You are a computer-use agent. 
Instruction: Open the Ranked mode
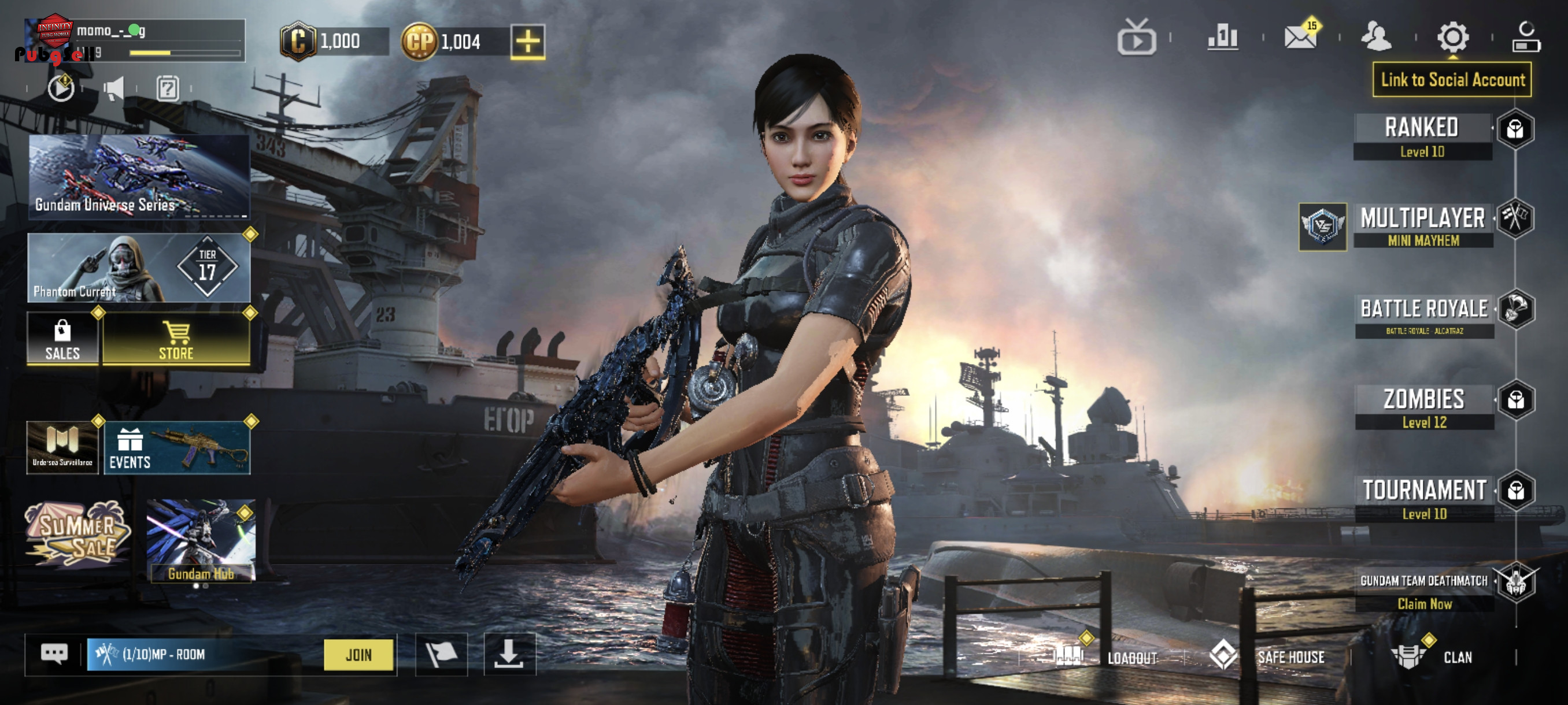click(x=1422, y=136)
